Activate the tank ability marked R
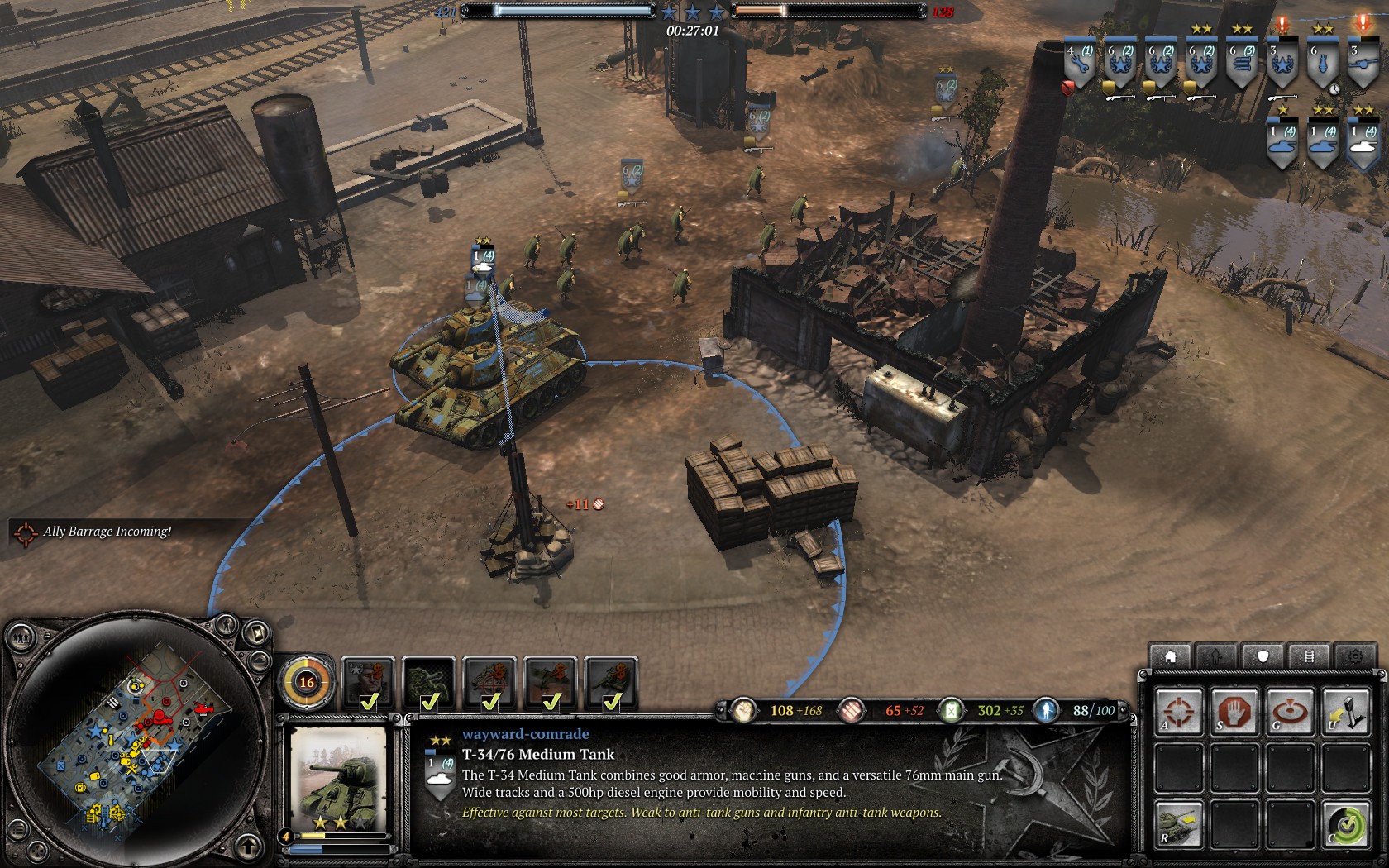The height and width of the screenshot is (868, 1389). tap(1179, 824)
